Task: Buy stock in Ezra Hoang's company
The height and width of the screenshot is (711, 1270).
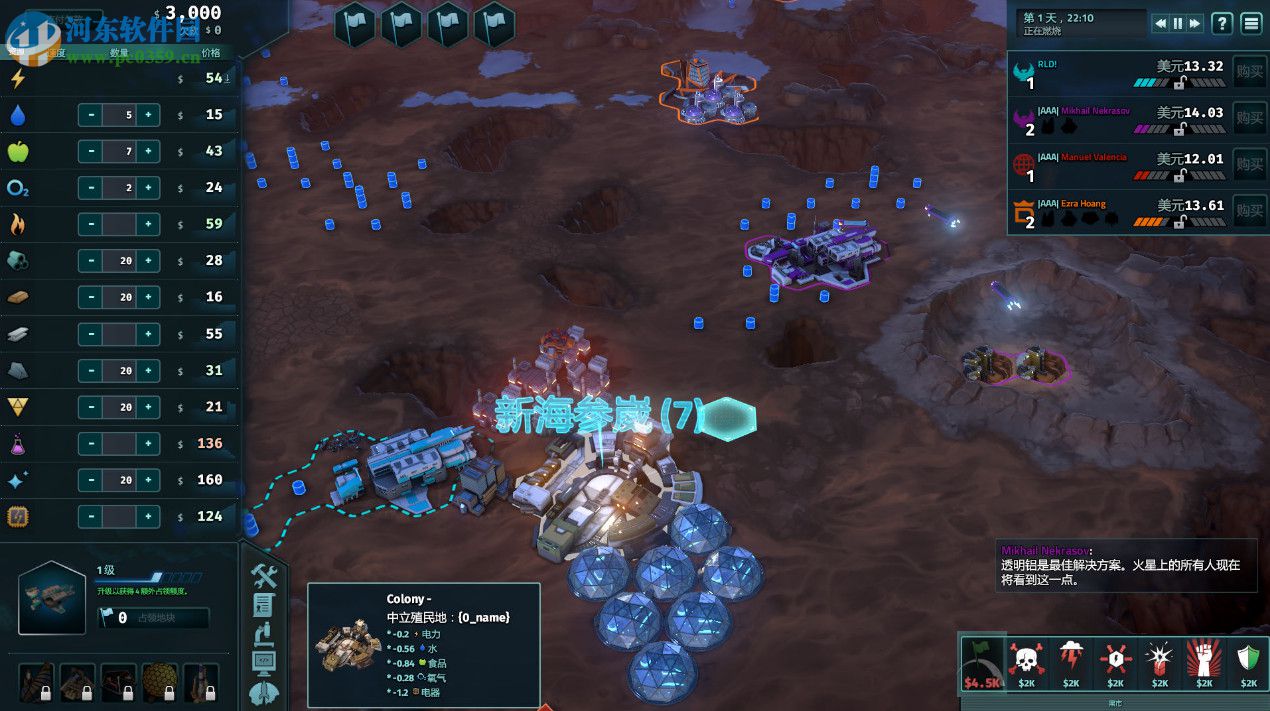Action: (1249, 211)
